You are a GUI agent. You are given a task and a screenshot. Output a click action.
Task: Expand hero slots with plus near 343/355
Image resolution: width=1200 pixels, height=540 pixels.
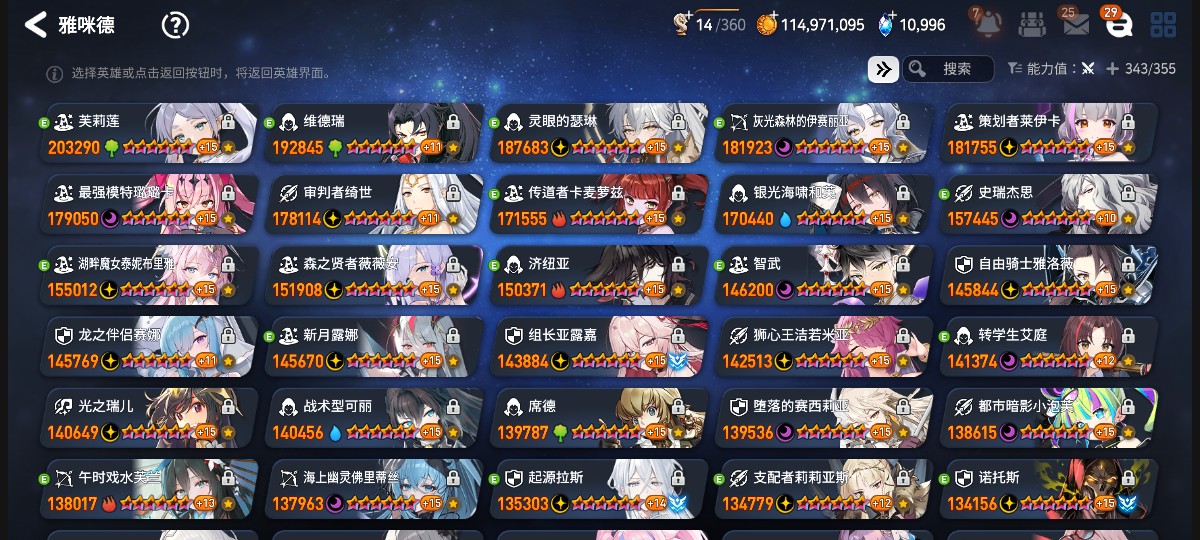(x=1112, y=69)
